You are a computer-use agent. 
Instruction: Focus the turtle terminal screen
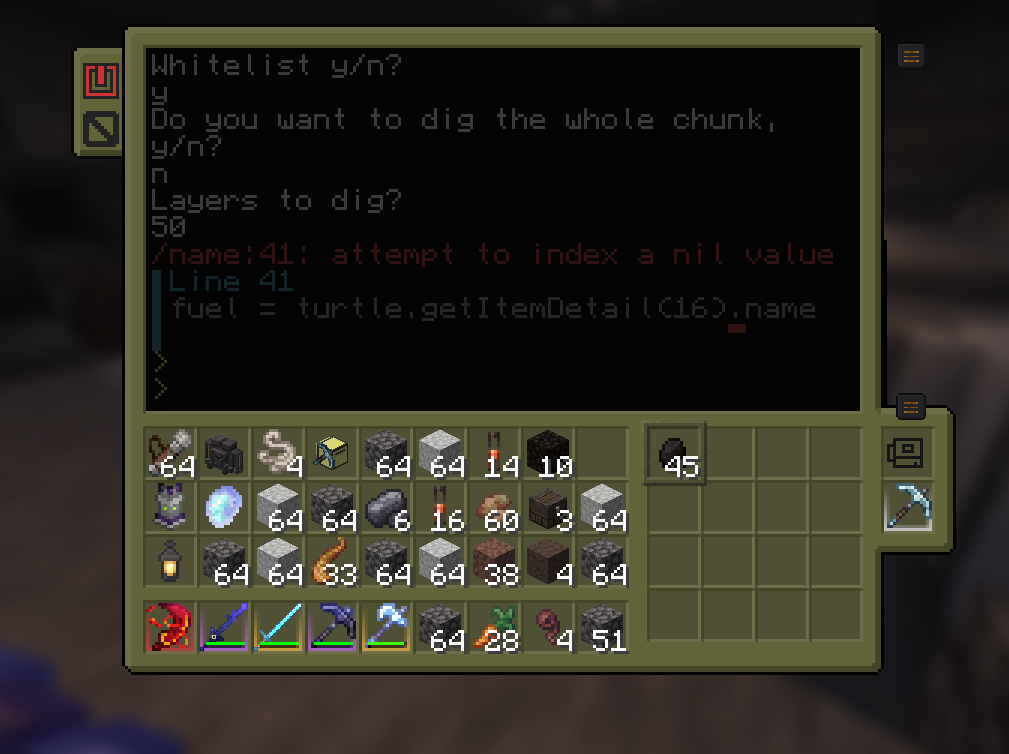(503, 228)
